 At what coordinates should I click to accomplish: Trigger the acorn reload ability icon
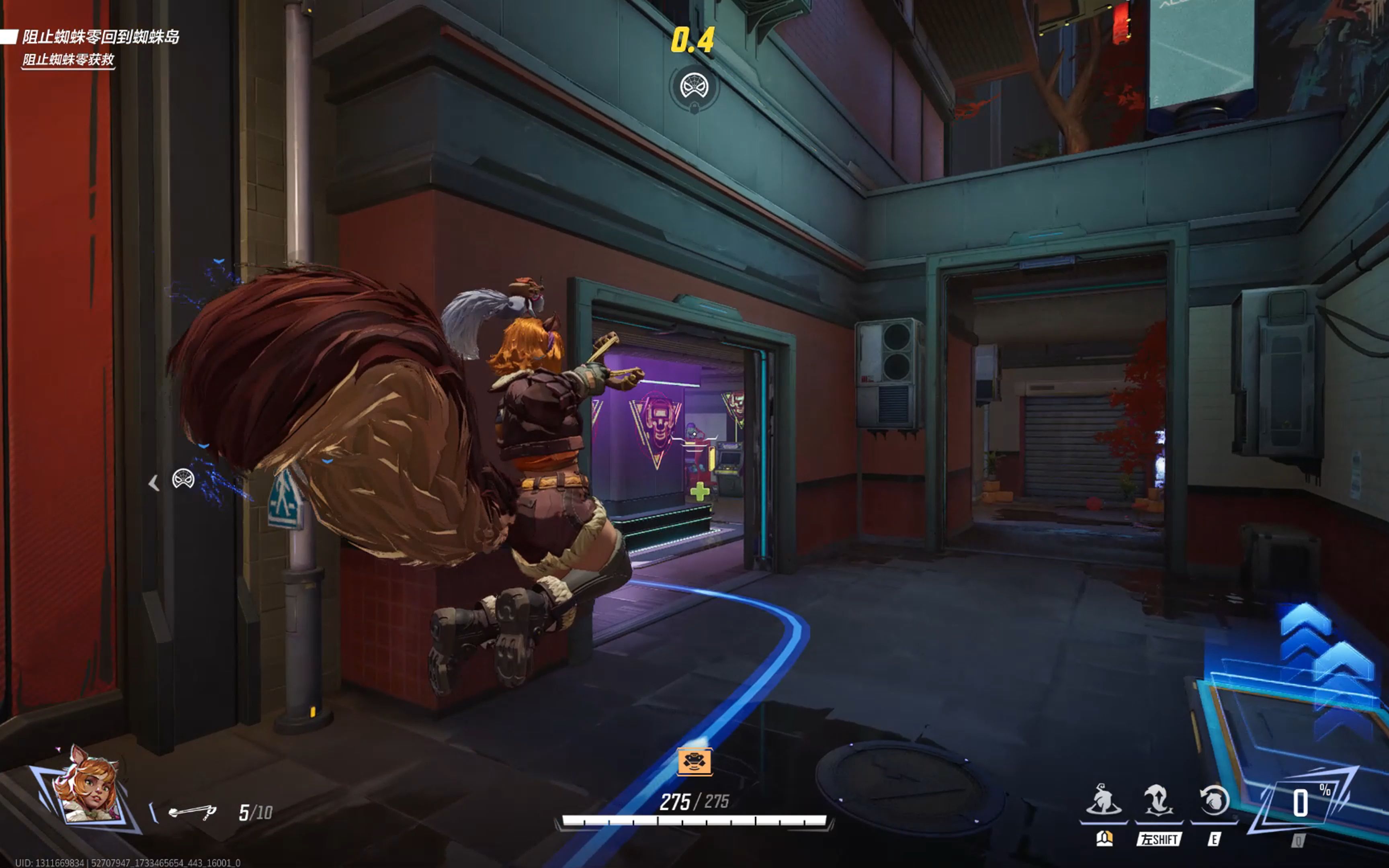tap(1213, 800)
